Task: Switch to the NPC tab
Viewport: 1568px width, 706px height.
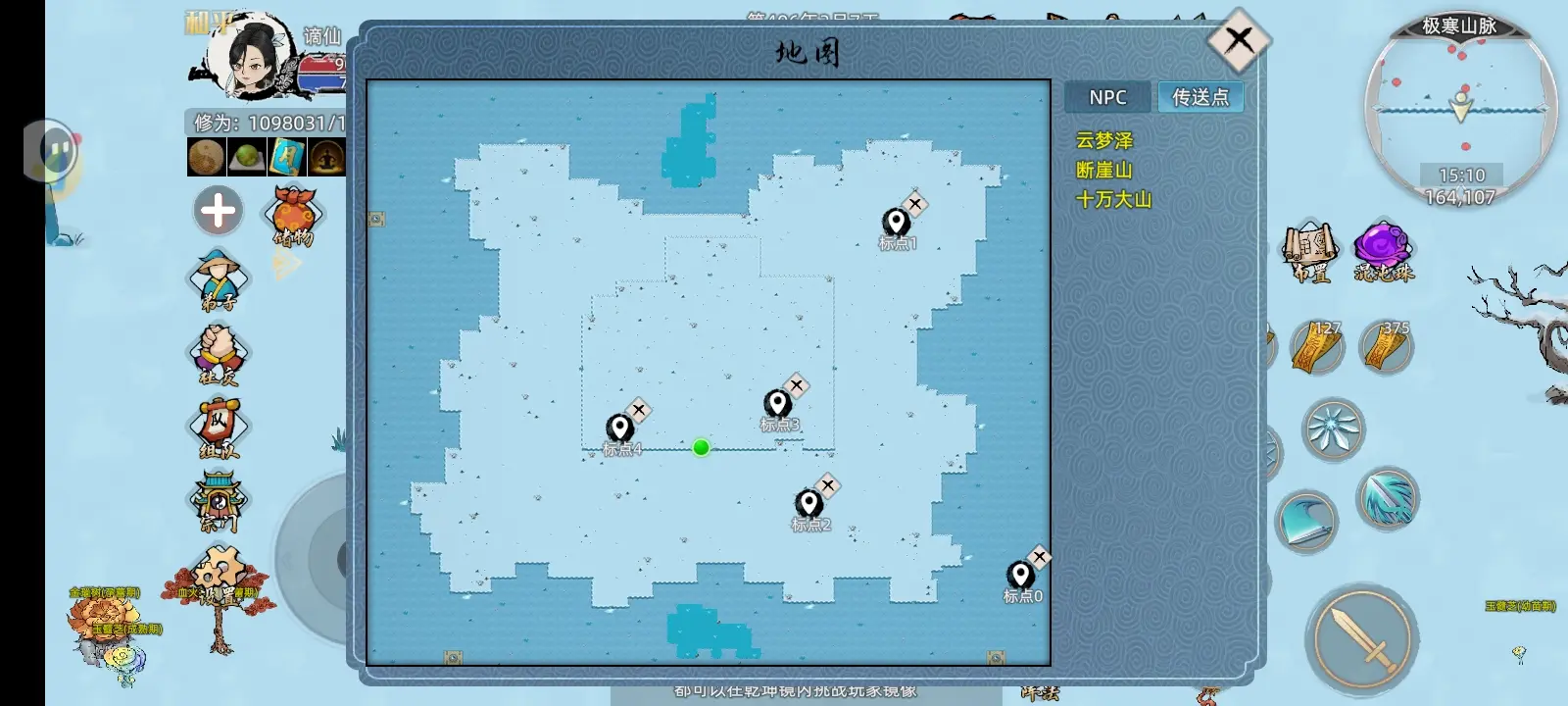Action: point(1107,97)
